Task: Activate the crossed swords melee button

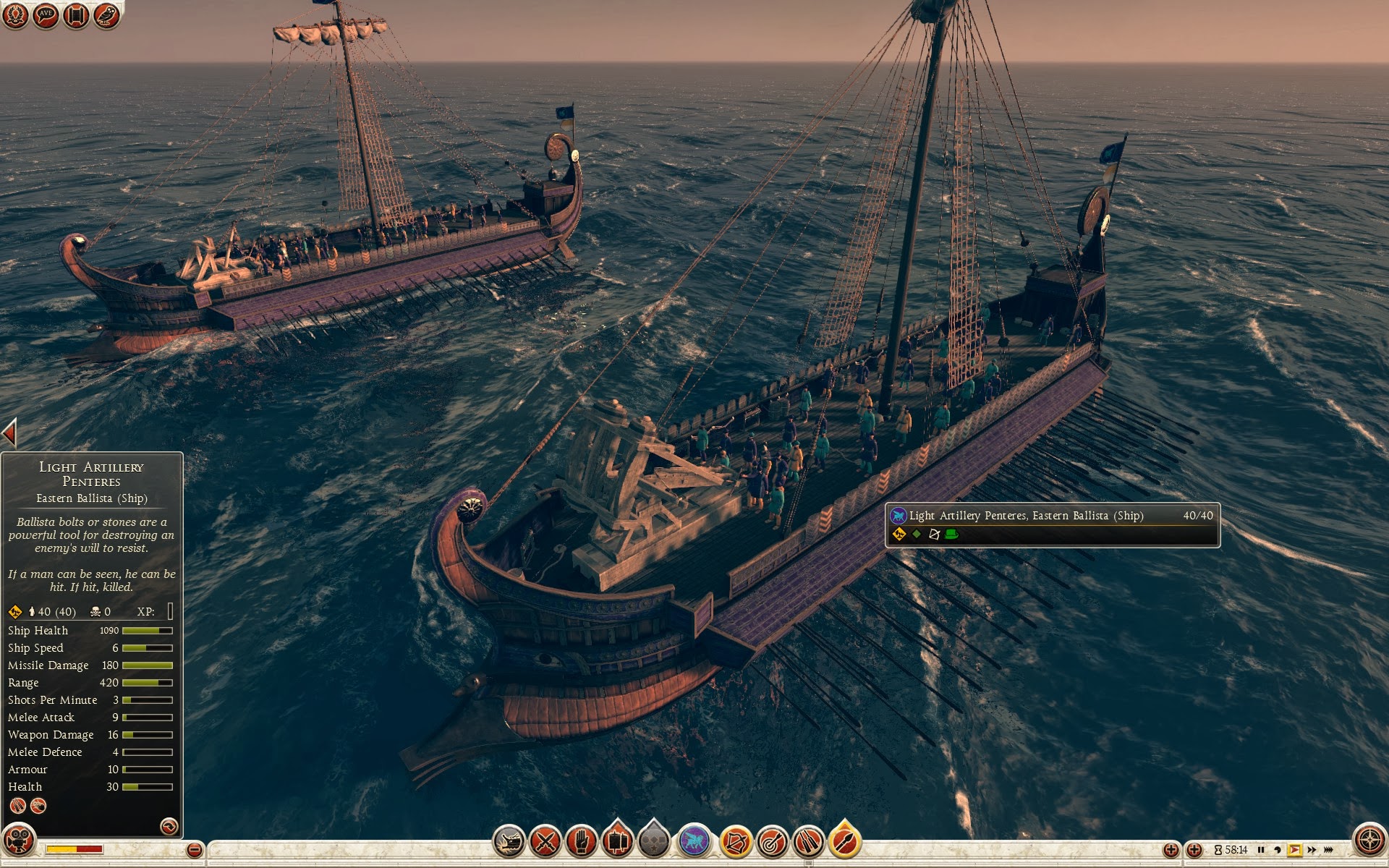Action: tap(545, 842)
